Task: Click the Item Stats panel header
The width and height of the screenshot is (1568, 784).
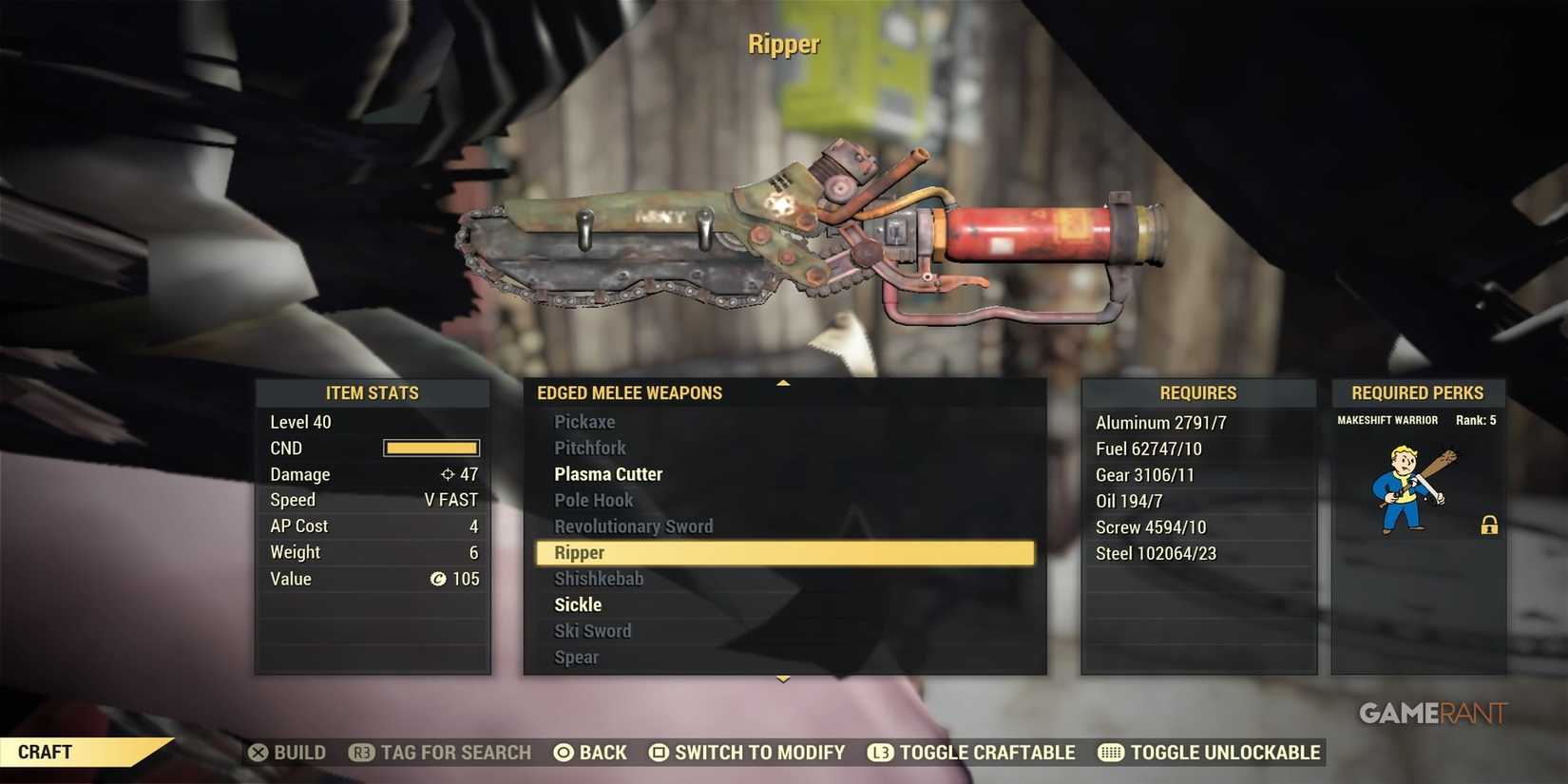Action: click(373, 392)
